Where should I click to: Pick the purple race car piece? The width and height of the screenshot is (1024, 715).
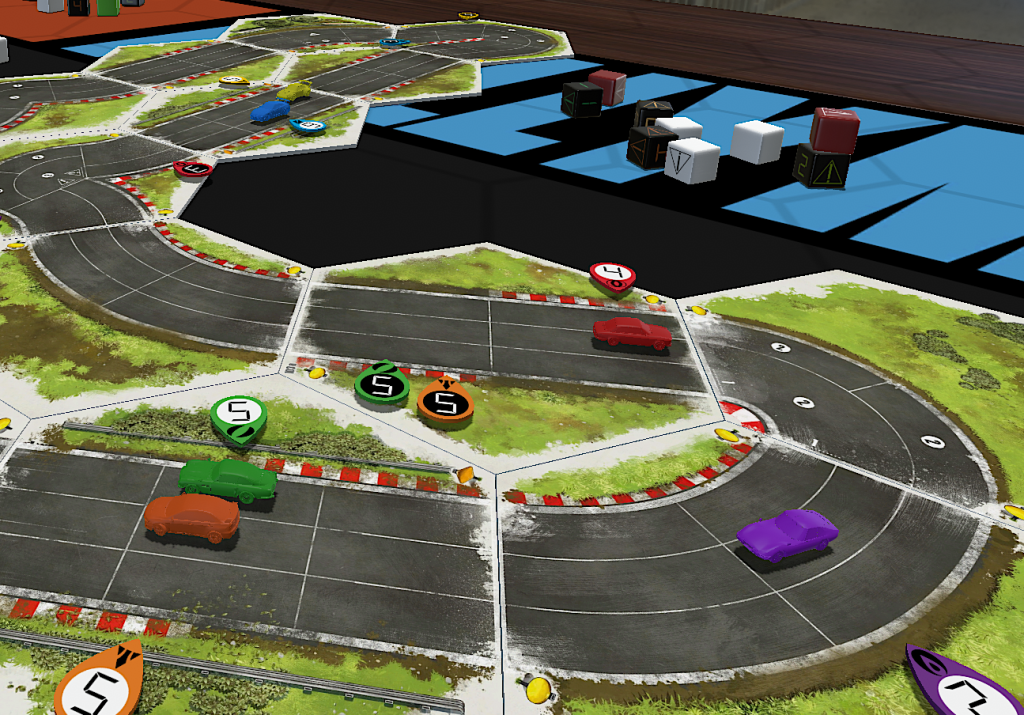pos(787,533)
